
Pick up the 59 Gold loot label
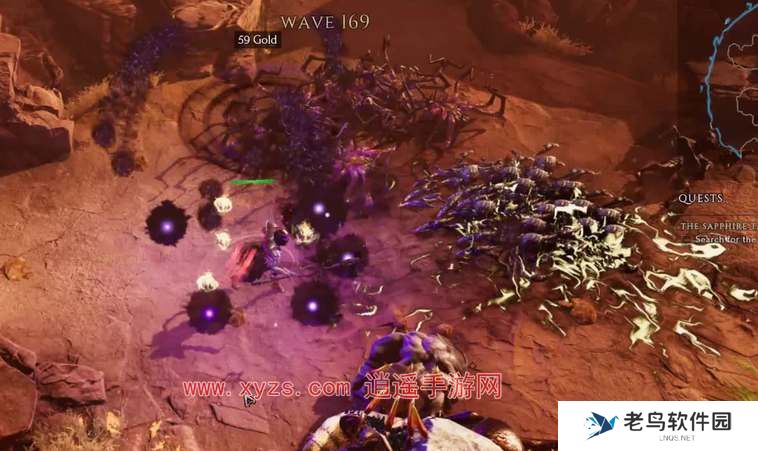click(x=257, y=40)
